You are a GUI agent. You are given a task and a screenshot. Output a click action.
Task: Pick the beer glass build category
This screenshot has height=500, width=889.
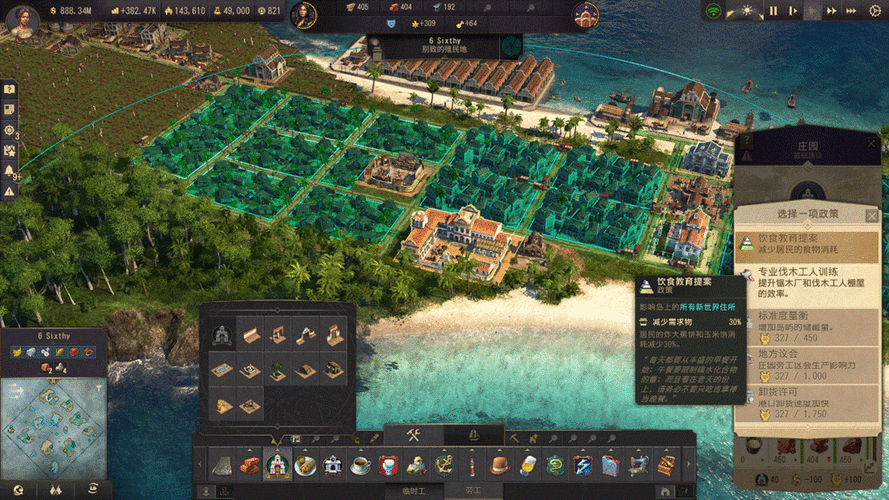pos(528,465)
